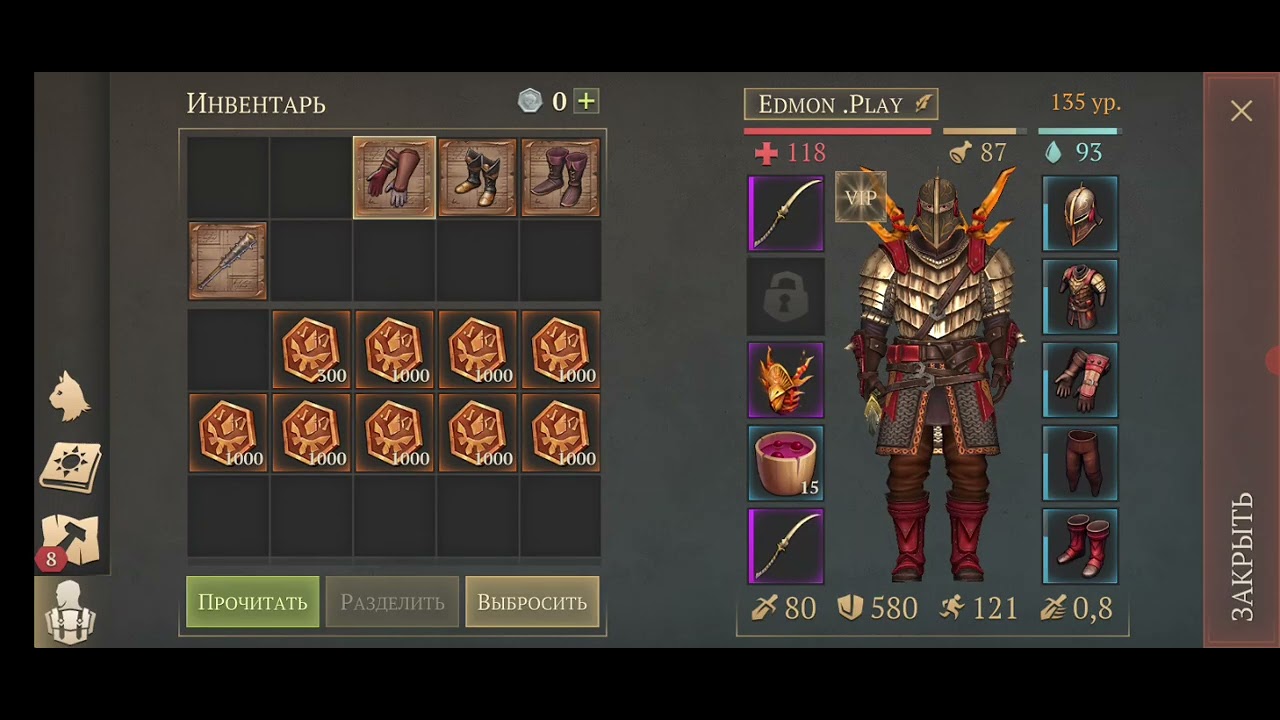Select the equipped helmet slot

1080,213
